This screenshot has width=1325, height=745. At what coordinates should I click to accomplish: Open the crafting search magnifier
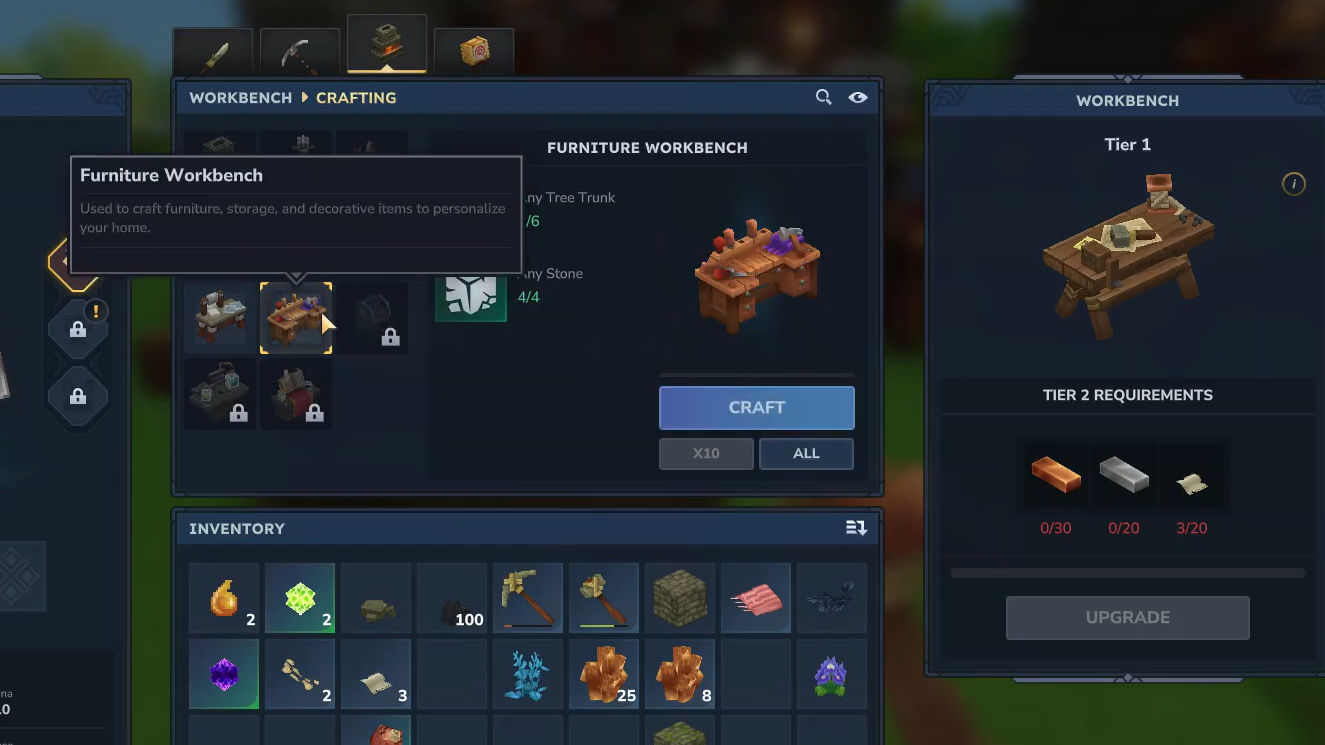(823, 98)
